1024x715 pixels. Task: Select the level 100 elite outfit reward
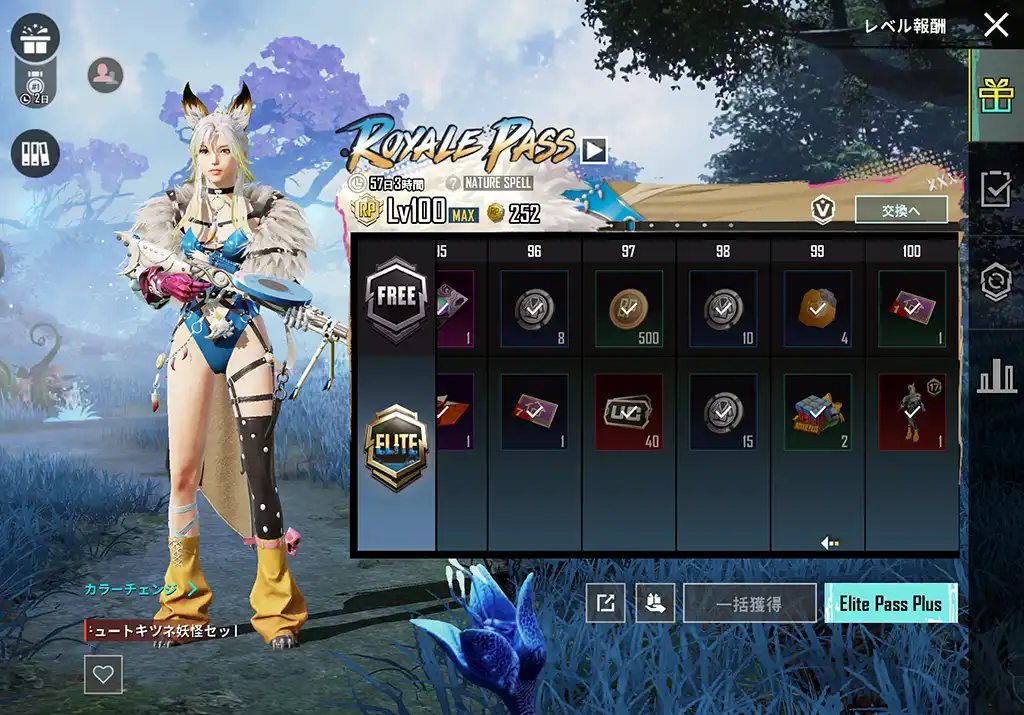click(x=911, y=411)
